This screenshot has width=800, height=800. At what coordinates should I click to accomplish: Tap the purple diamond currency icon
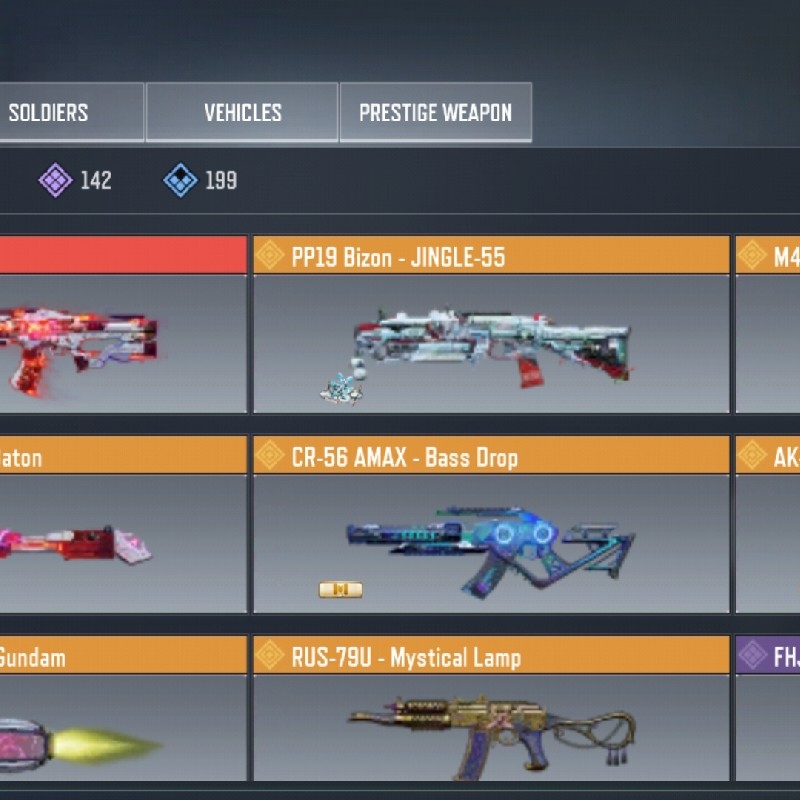click(55, 180)
